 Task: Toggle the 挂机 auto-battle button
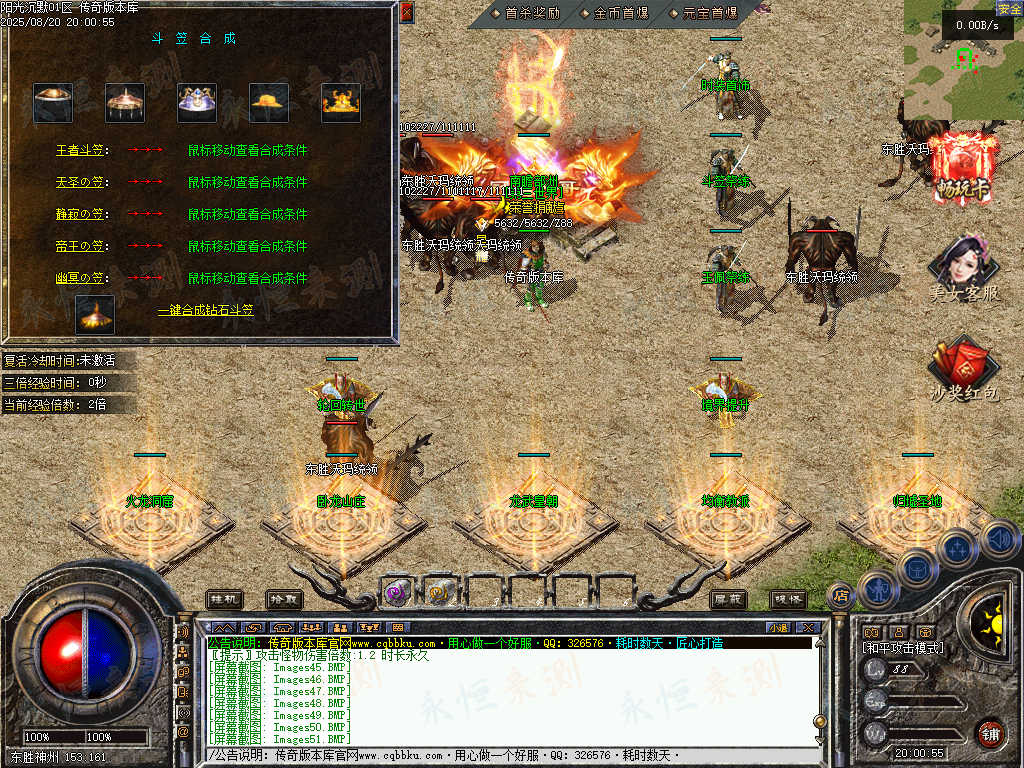point(224,599)
